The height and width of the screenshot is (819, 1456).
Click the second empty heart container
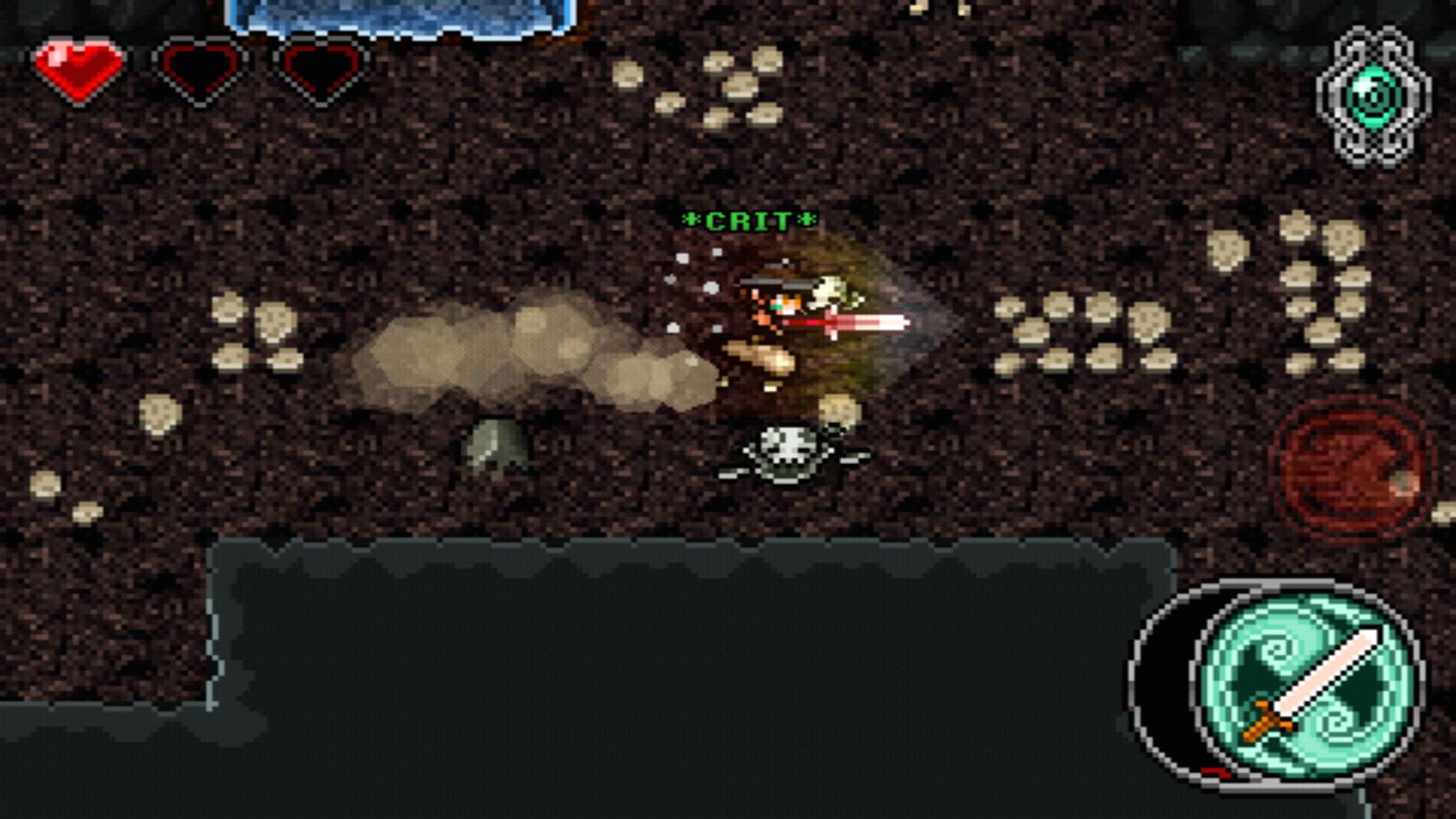click(x=322, y=68)
